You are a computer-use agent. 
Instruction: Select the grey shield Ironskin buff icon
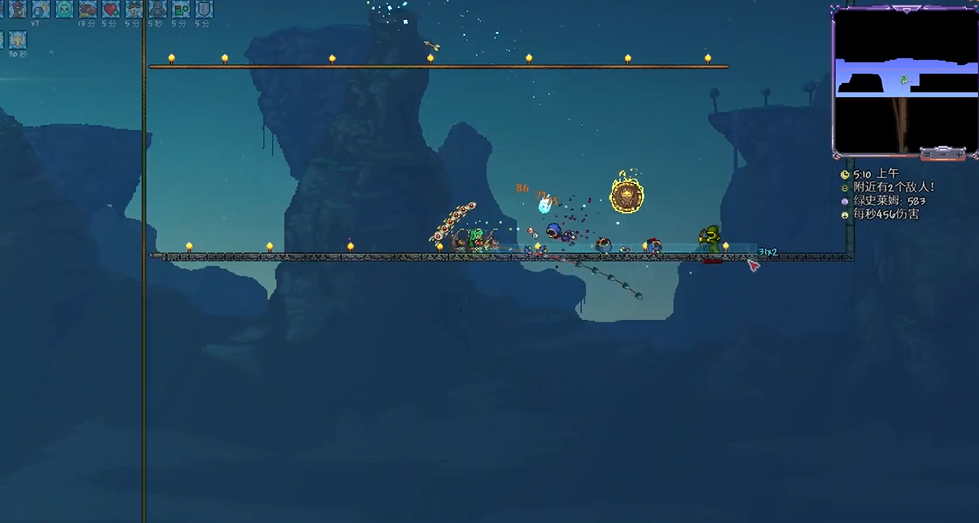pyautogui.click(x=204, y=10)
